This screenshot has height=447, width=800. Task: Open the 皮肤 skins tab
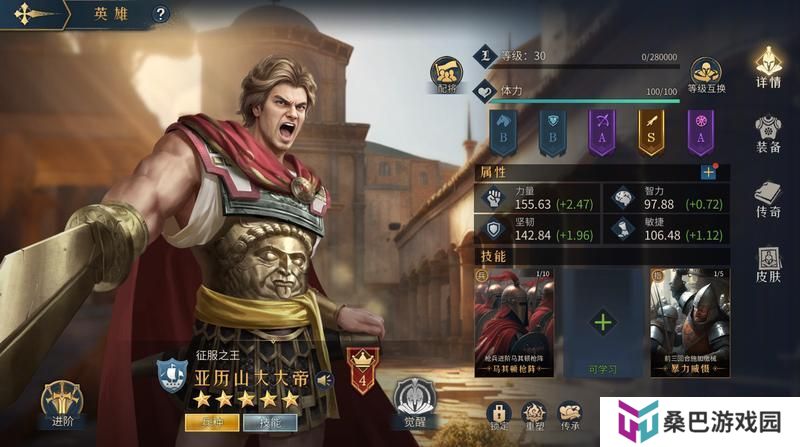[x=768, y=266]
